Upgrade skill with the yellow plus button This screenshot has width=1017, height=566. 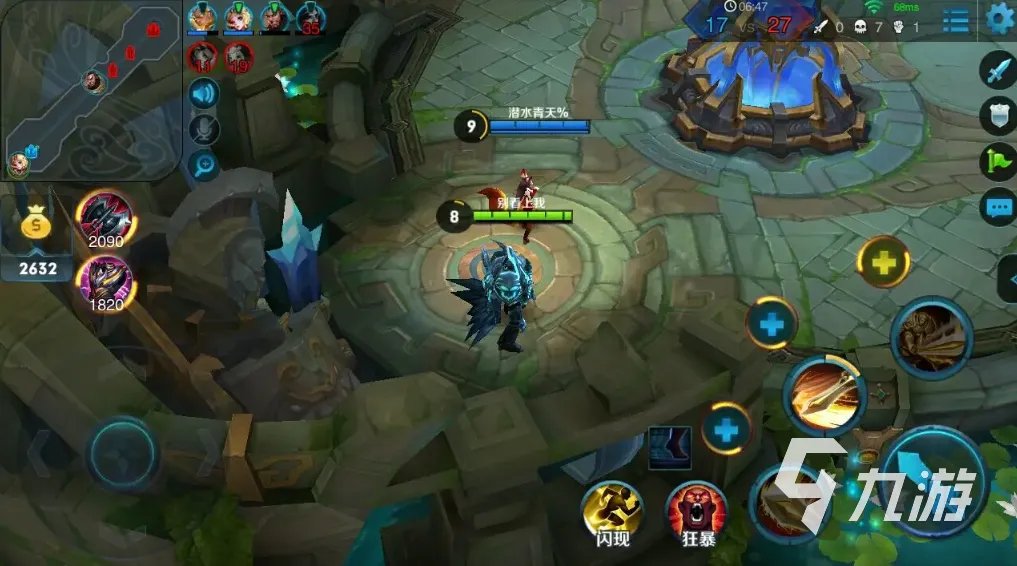883,263
